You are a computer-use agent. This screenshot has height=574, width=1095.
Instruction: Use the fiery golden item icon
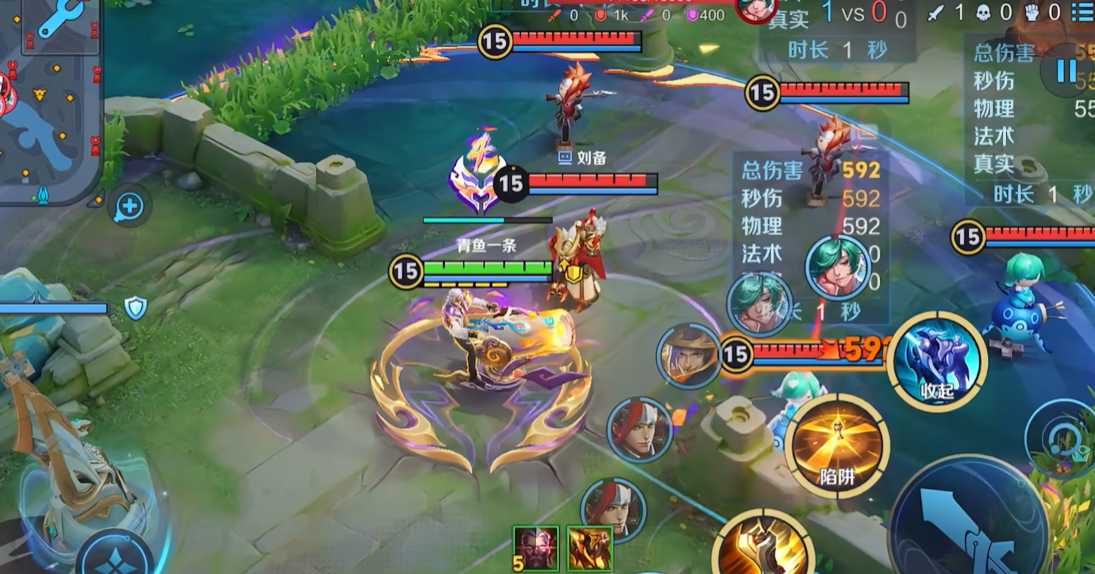pos(590,547)
